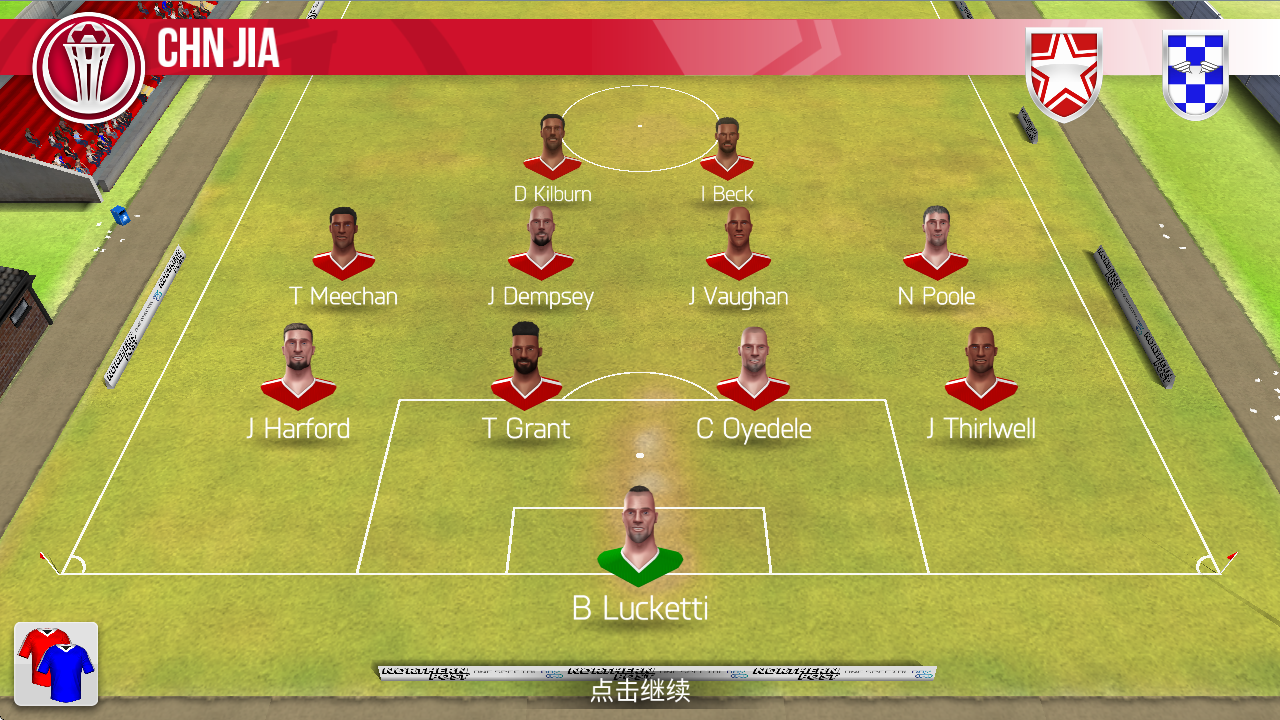This screenshot has width=1280, height=720.
Task: Select N Poole's portrait
Action: click(936, 244)
